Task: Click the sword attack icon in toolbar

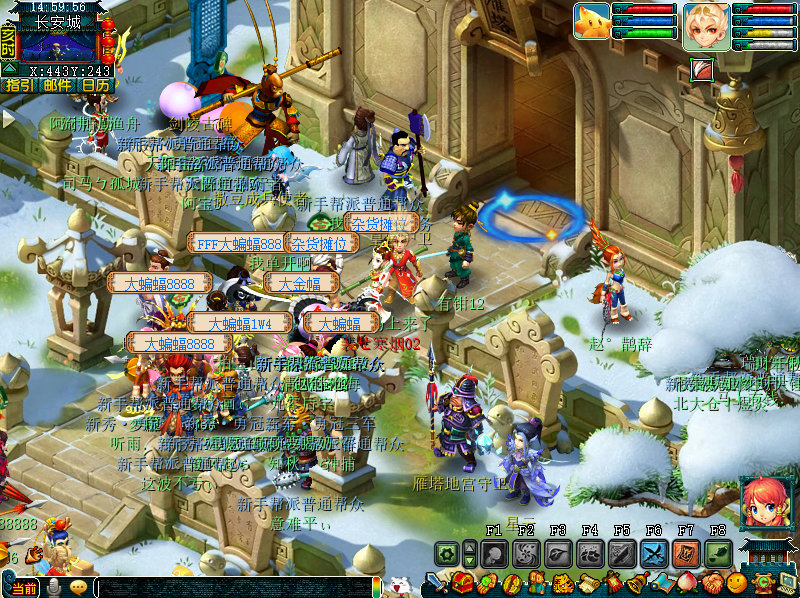Action: tap(437, 582)
